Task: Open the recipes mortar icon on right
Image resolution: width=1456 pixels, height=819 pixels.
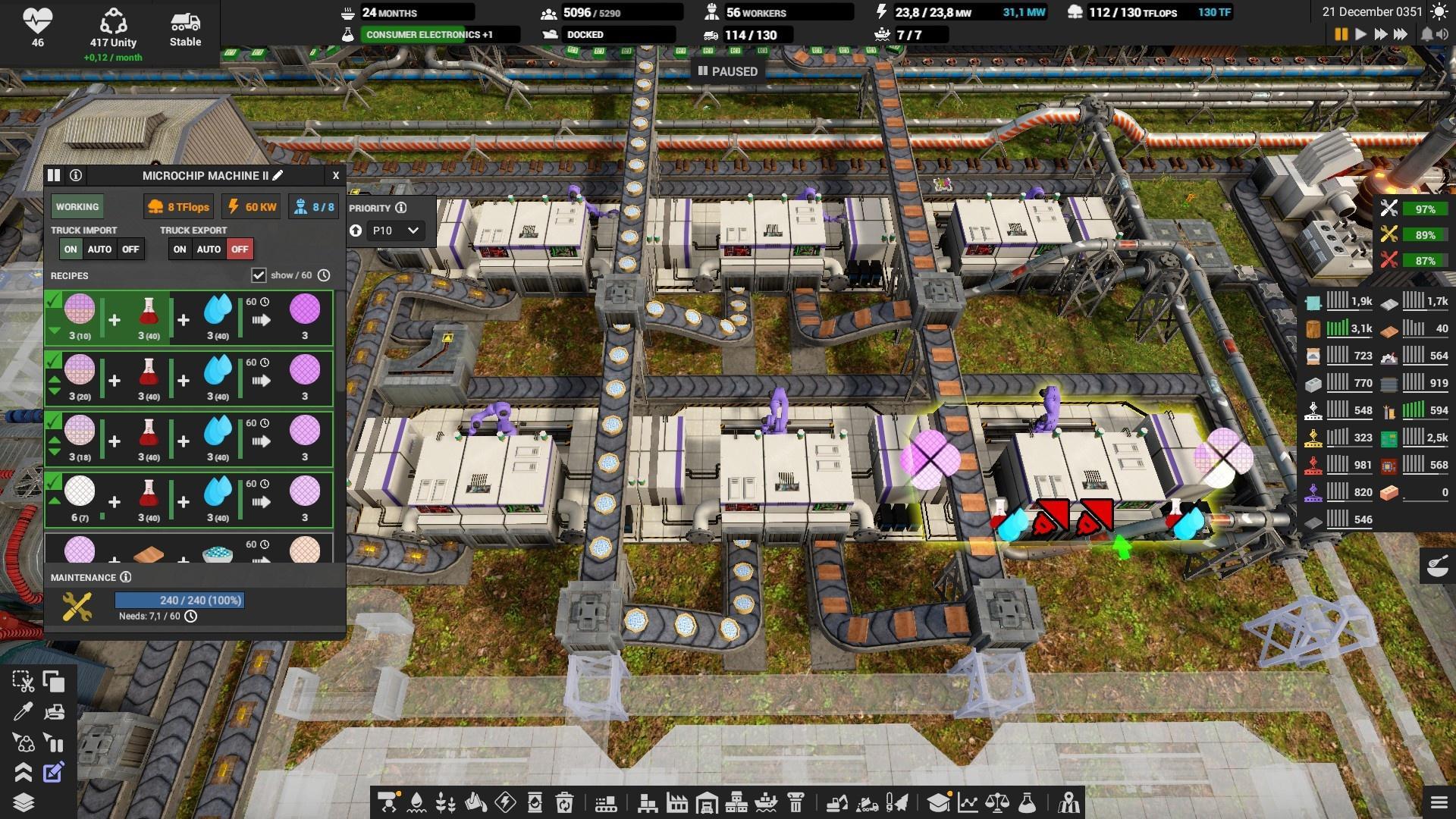Action: tap(1437, 566)
